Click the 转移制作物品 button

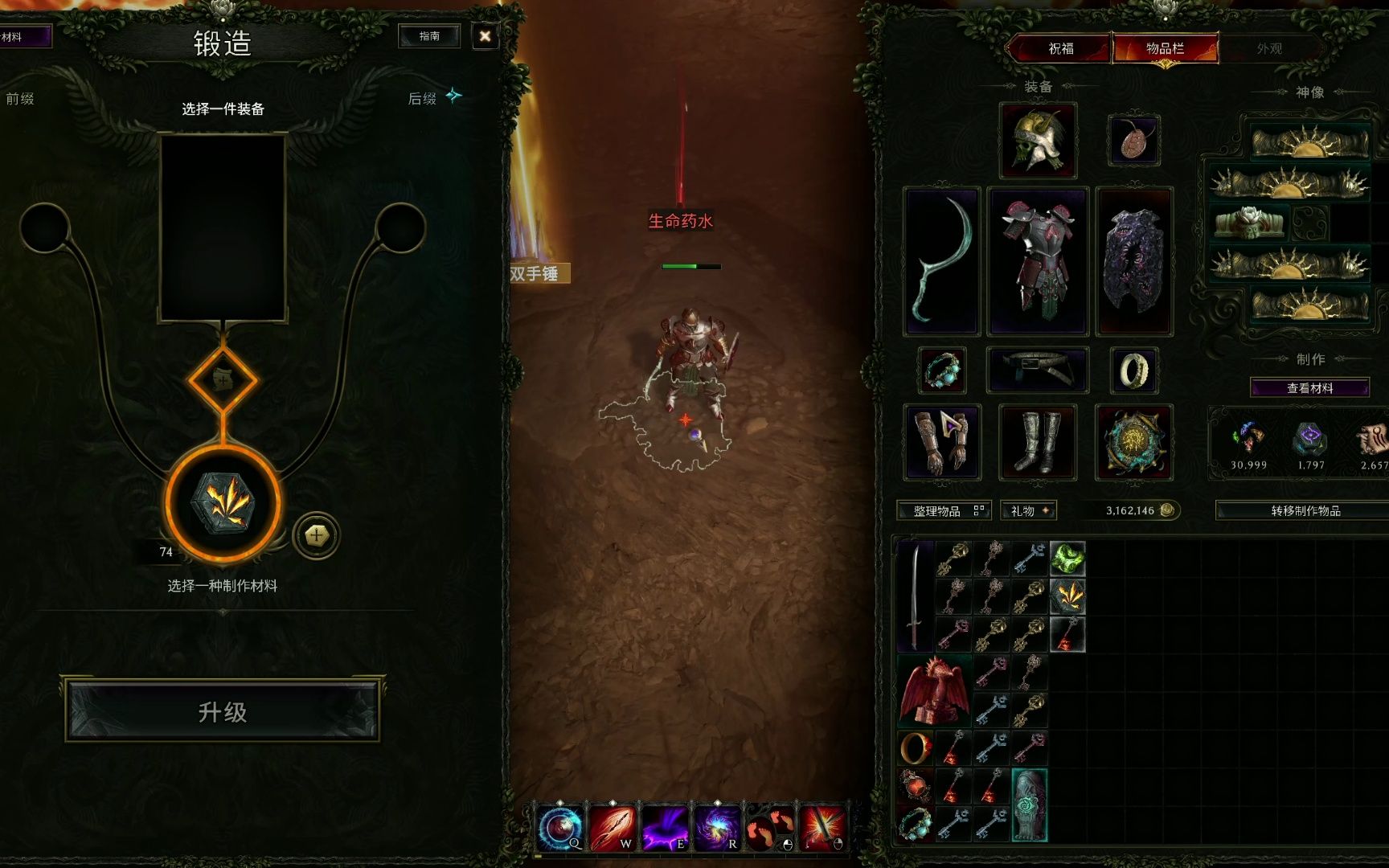pos(1305,510)
